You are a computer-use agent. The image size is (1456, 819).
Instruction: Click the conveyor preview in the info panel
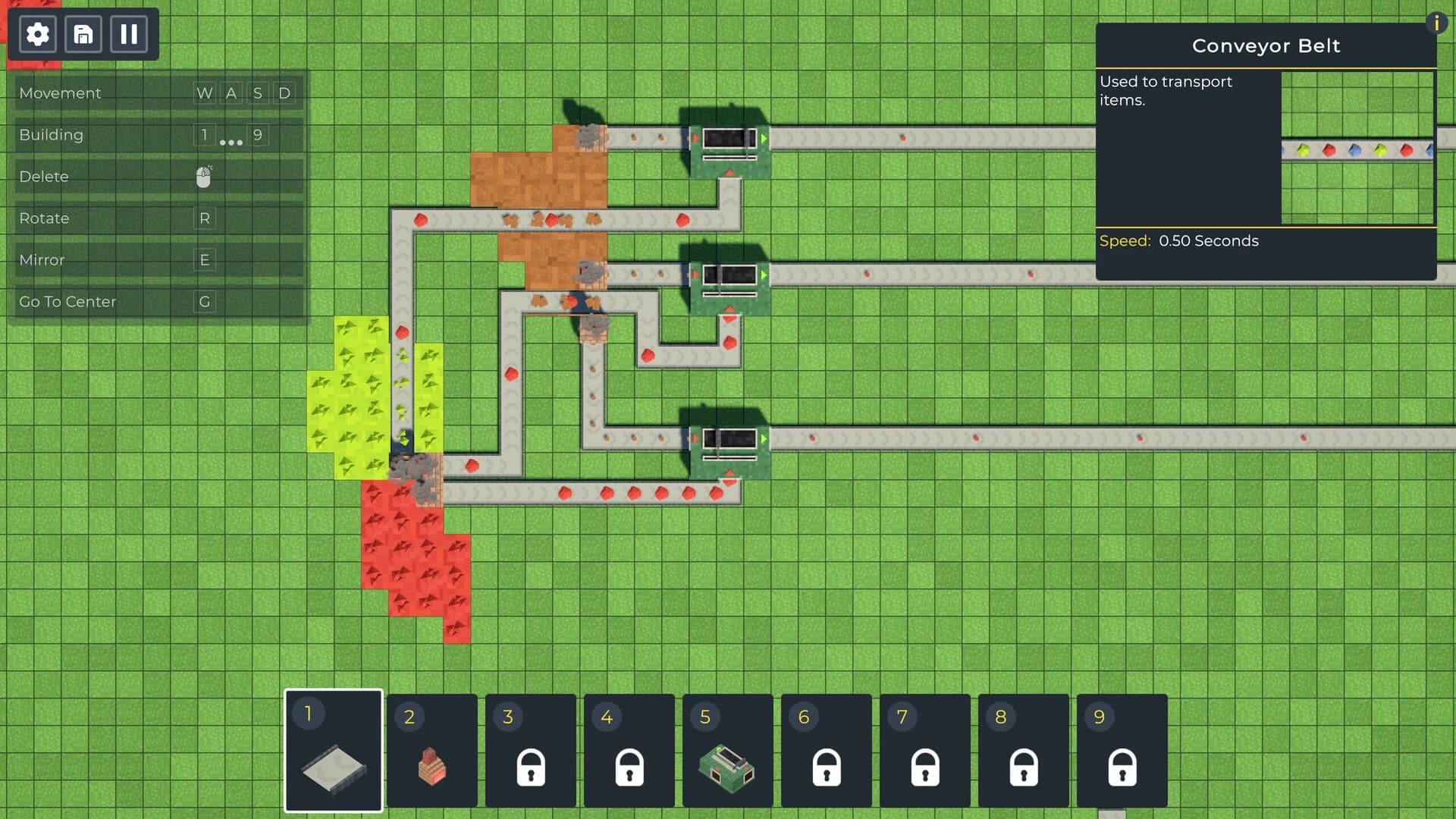coord(1357,148)
